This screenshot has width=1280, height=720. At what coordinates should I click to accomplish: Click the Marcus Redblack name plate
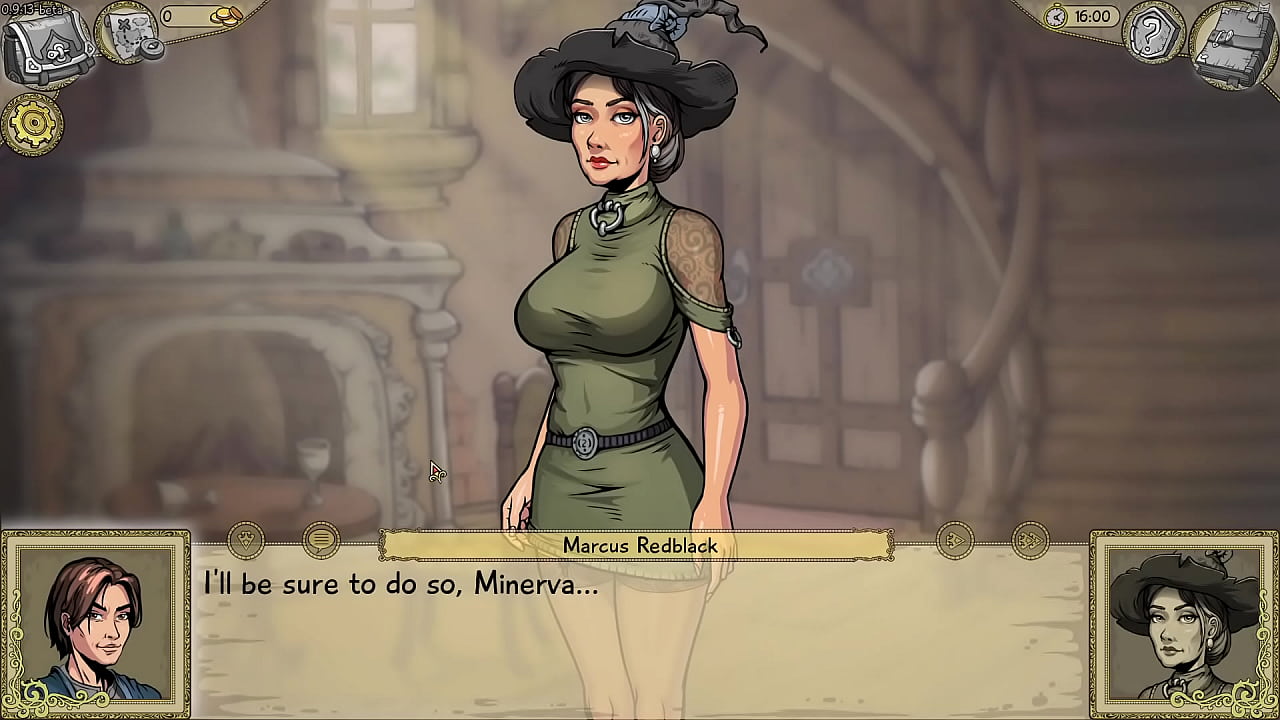coord(640,546)
